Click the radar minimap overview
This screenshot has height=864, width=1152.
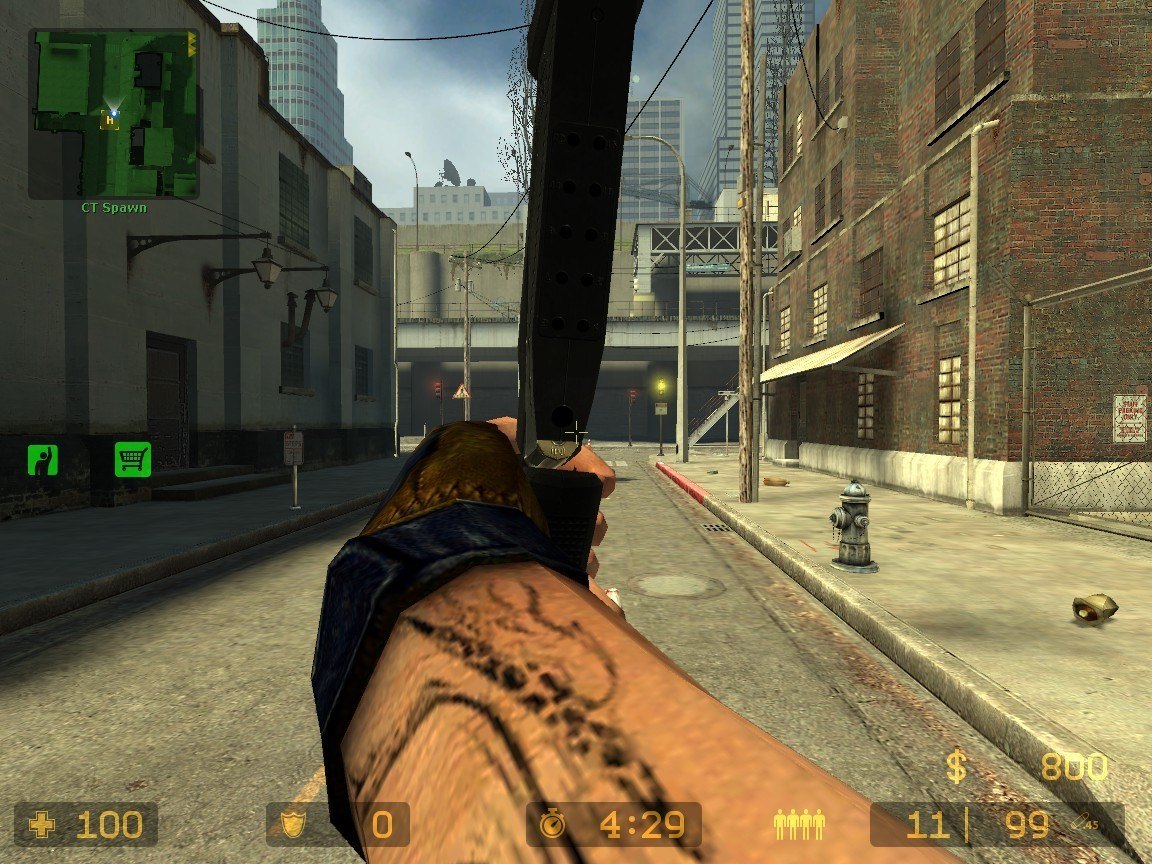(114, 112)
